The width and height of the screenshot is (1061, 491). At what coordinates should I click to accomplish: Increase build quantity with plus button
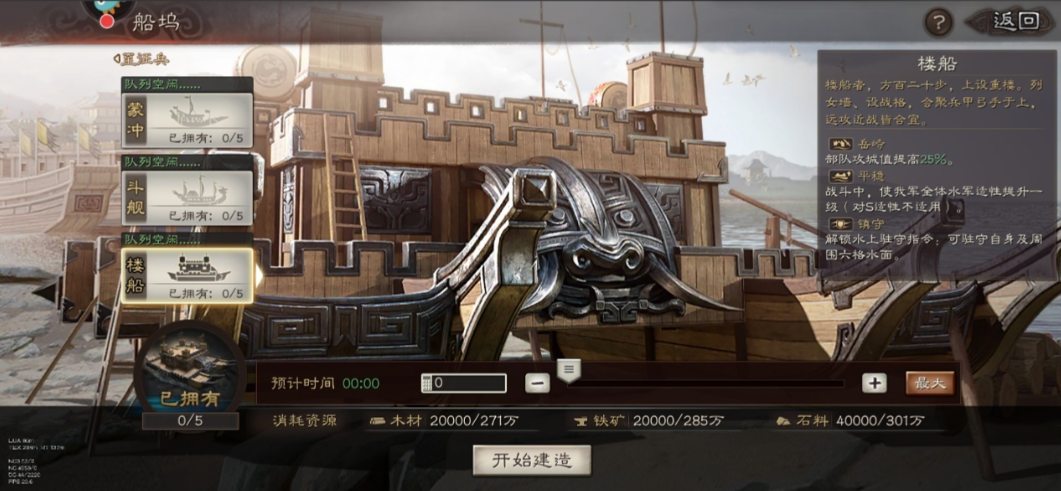tap(874, 383)
